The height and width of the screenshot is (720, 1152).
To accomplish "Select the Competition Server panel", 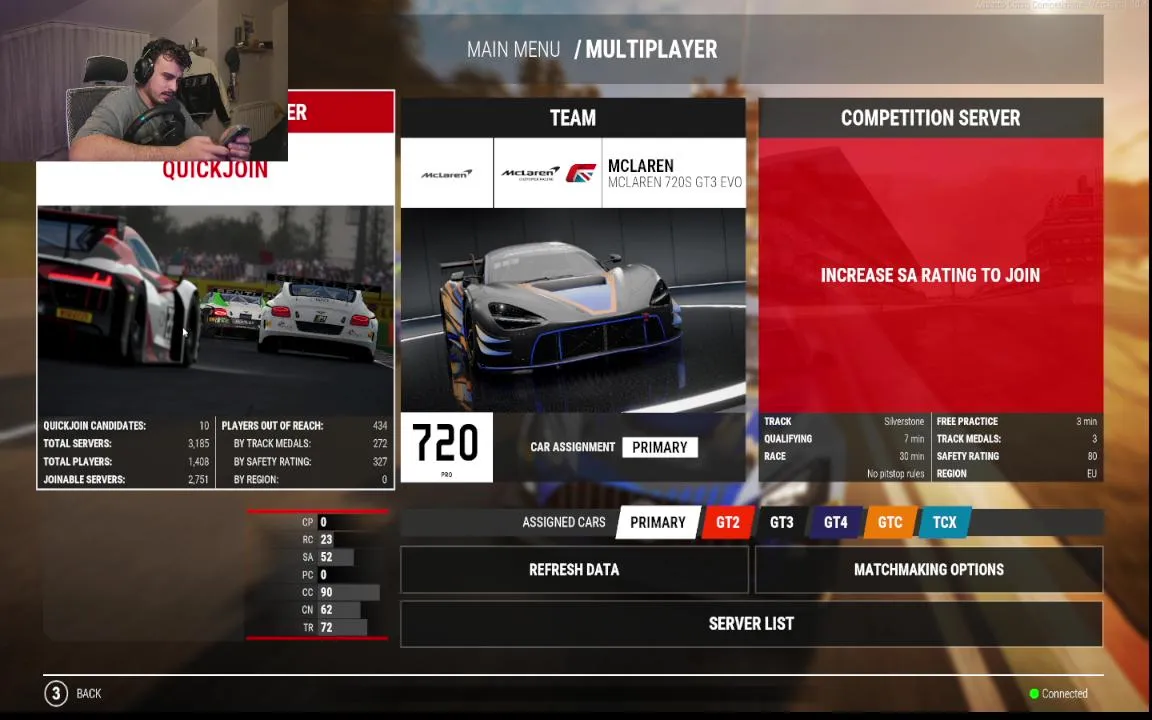I will click(x=930, y=275).
